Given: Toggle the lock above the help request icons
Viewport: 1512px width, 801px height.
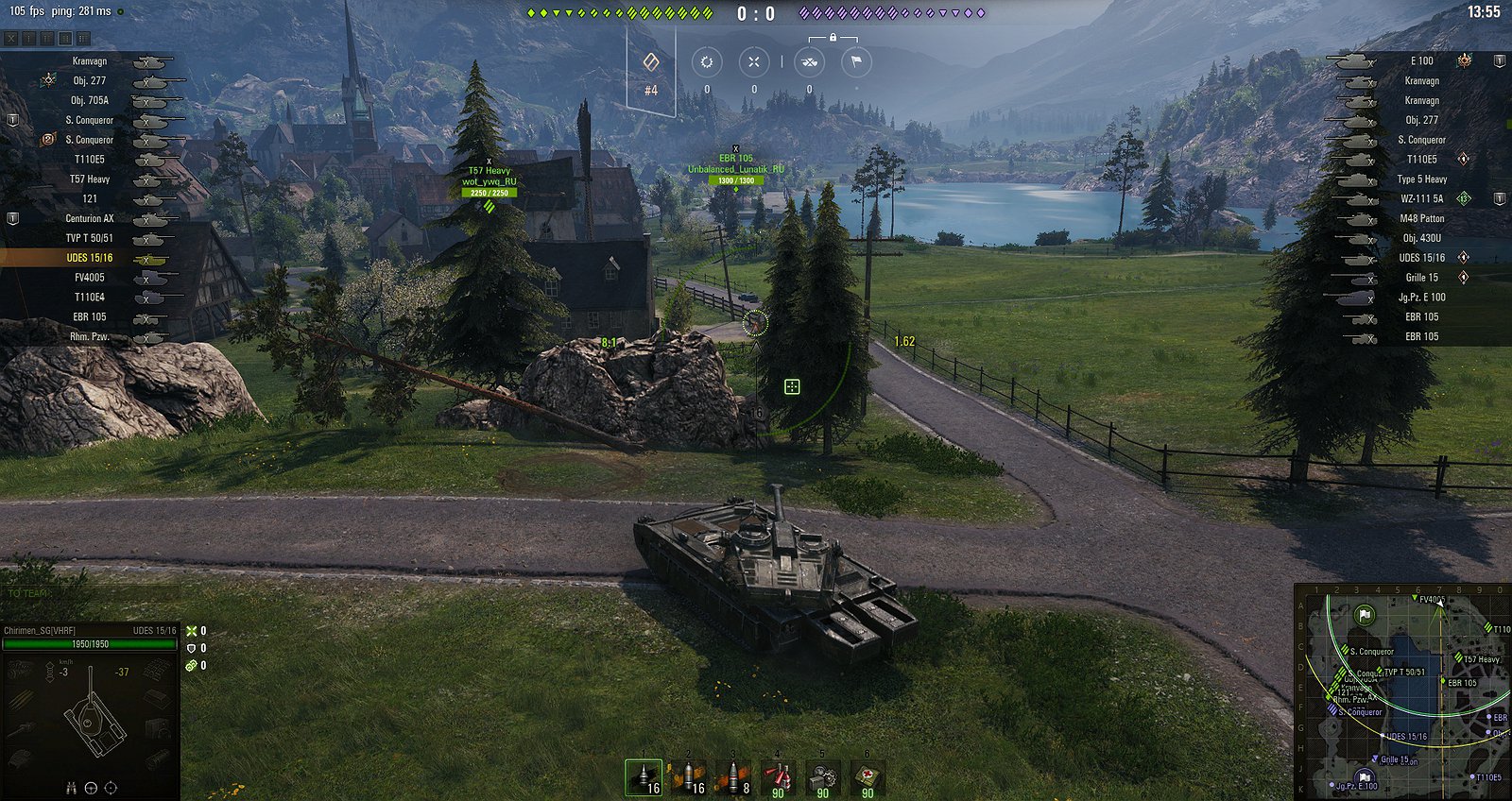Looking at the screenshot, I should coord(833,38).
